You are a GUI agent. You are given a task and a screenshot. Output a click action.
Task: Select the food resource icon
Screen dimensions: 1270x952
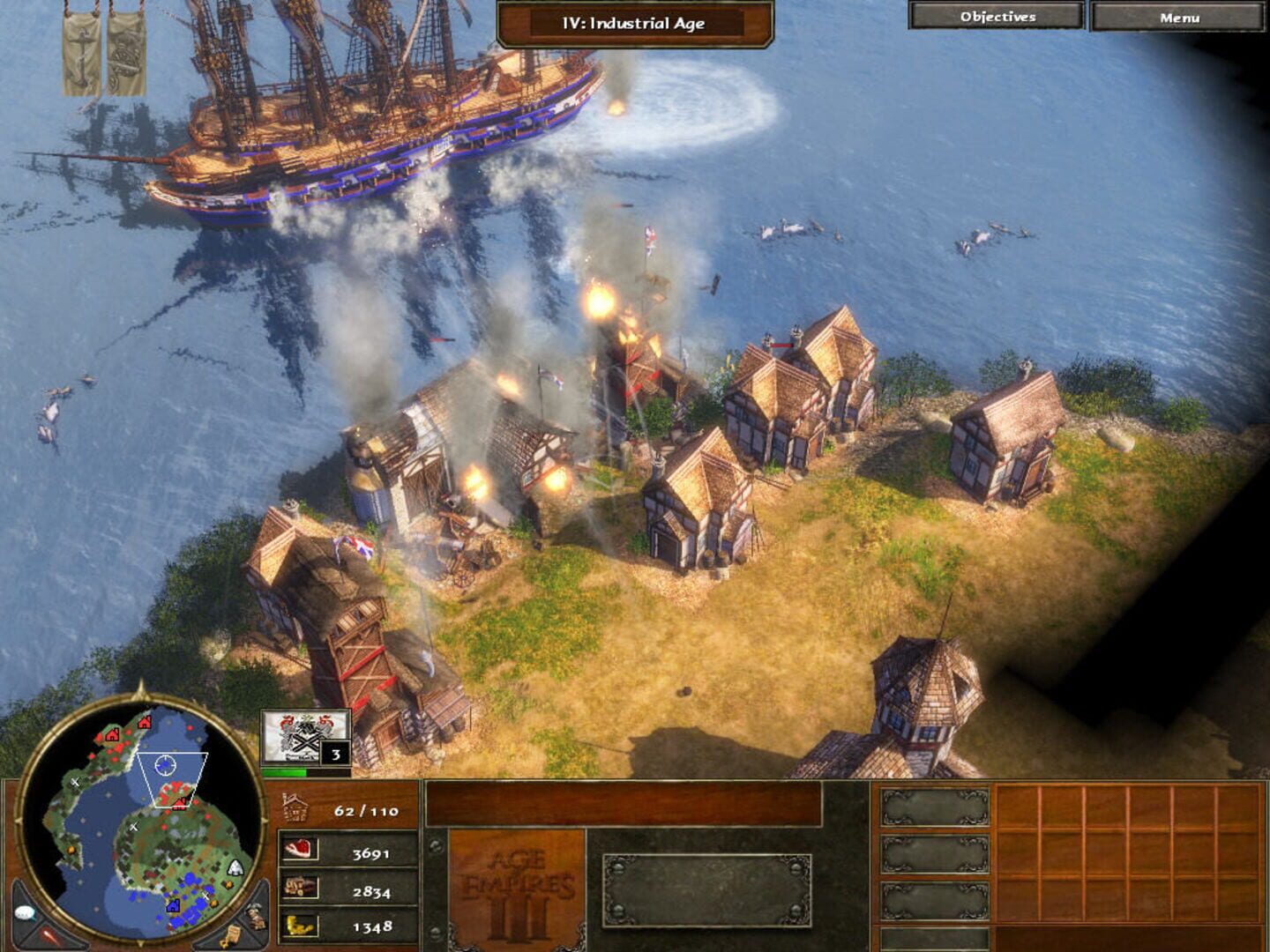tap(300, 851)
